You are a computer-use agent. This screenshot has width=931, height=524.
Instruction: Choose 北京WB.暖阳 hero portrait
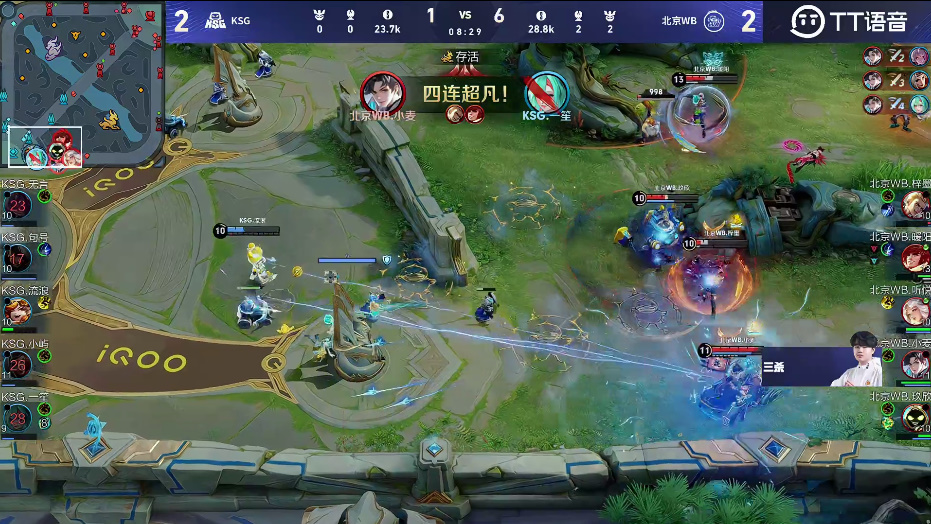pyautogui.click(x=915, y=259)
